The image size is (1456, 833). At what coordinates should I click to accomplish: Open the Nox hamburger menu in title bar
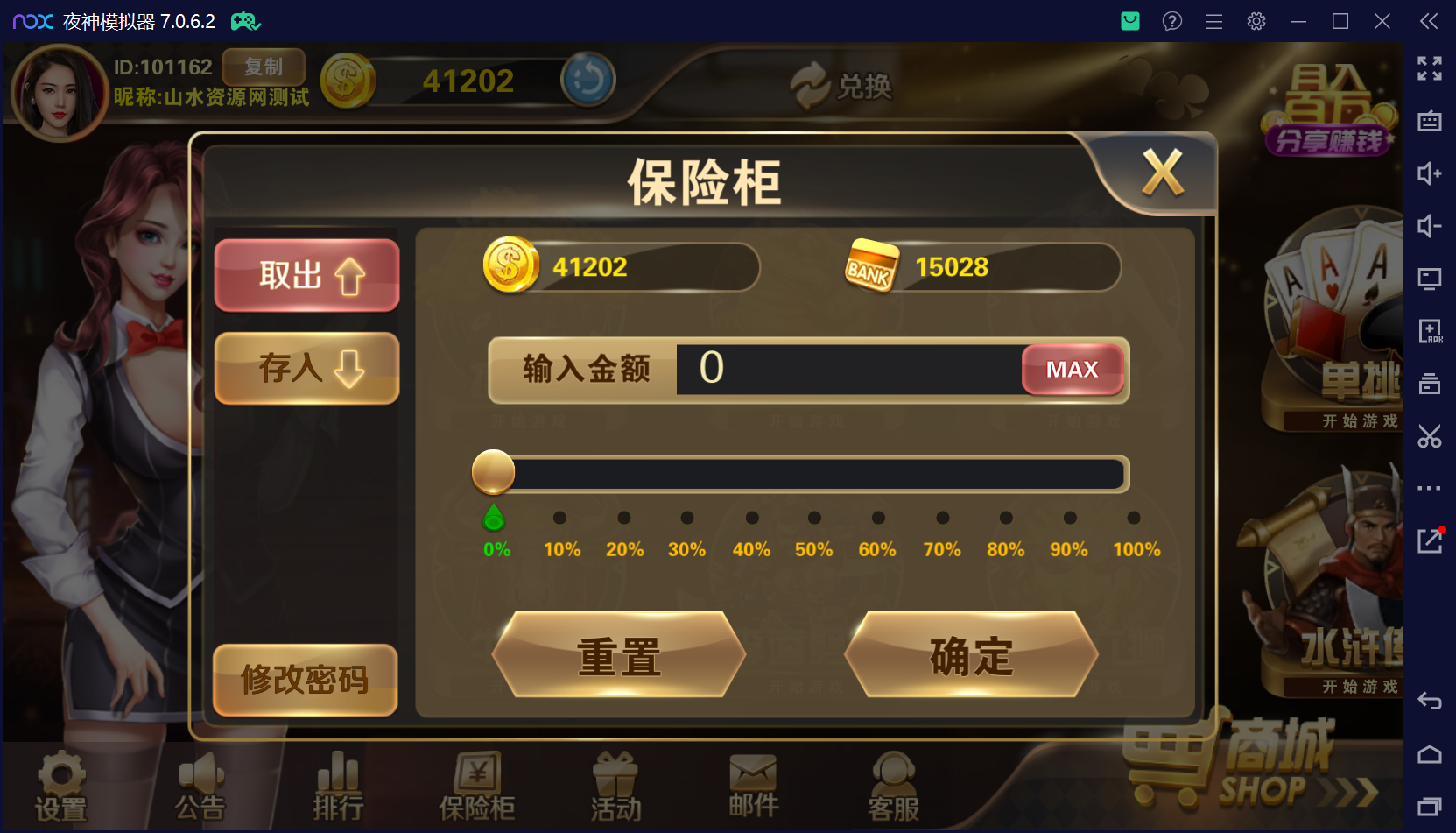click(1213, 20)
